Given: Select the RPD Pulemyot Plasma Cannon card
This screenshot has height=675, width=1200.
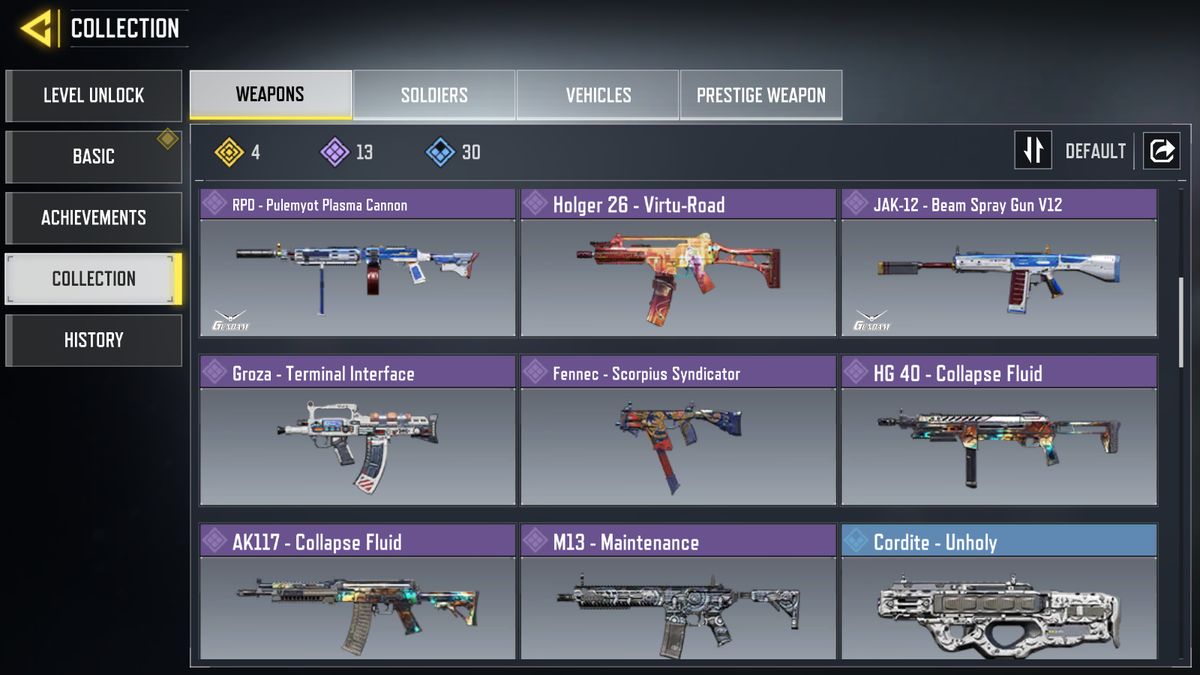Looking at the screenshot, I should click(358, 263).
